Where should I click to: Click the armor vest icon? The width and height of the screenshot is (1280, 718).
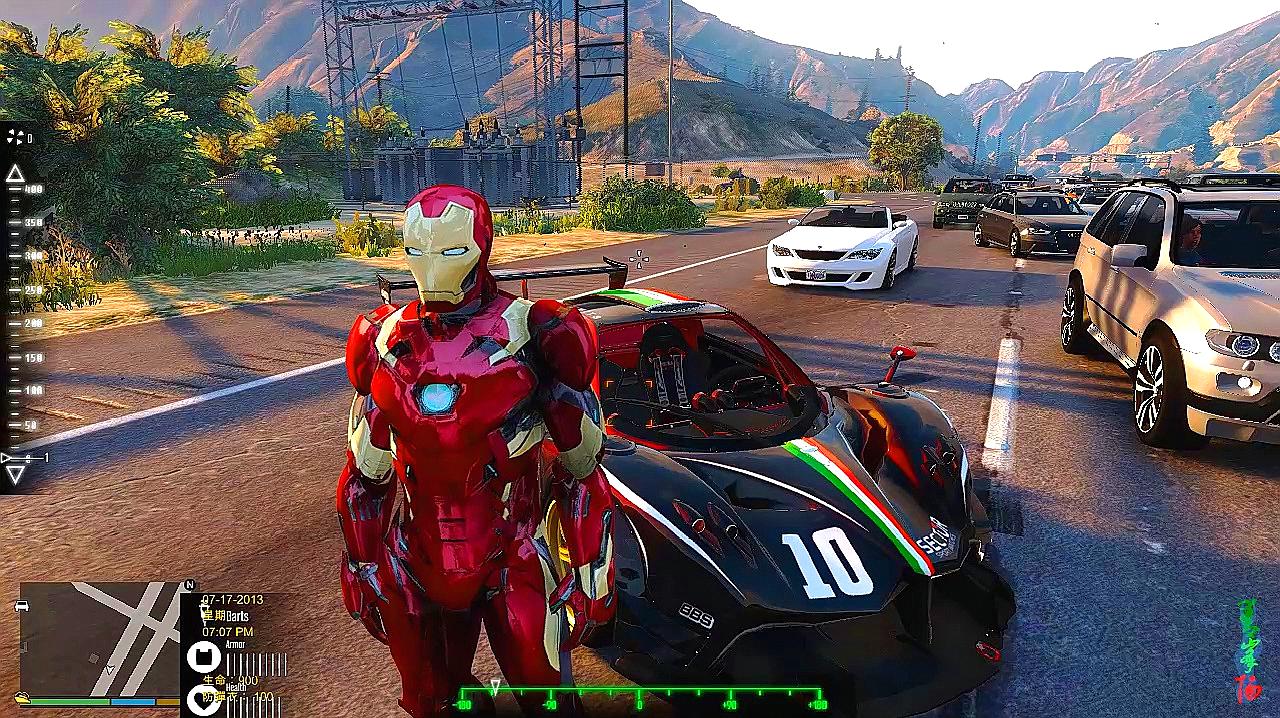pyautogui.click(x=201, y=656)
